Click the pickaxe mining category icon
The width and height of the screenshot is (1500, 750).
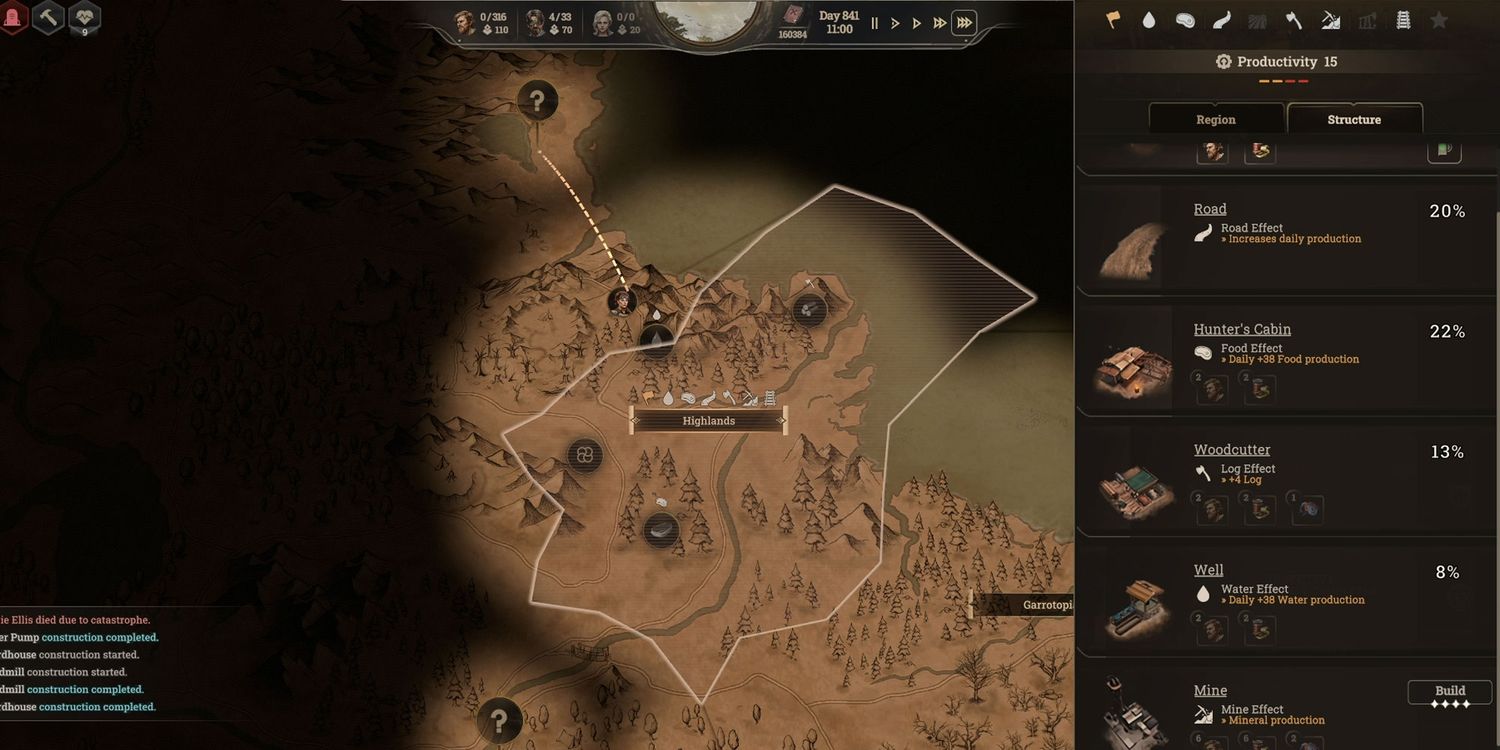pos(1330,20)
